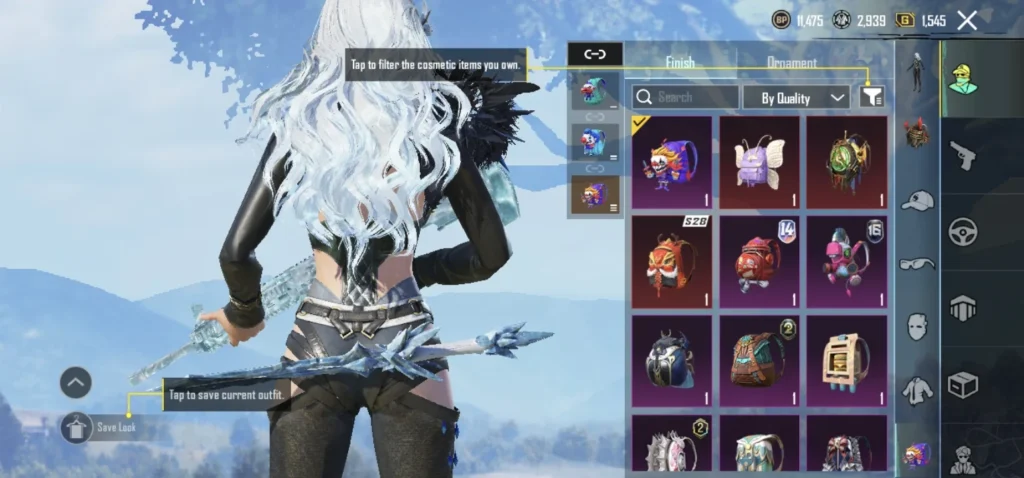Select the beige vending-machine style backpack
This screenshot has height=478, width=1024.
[847, 360]
